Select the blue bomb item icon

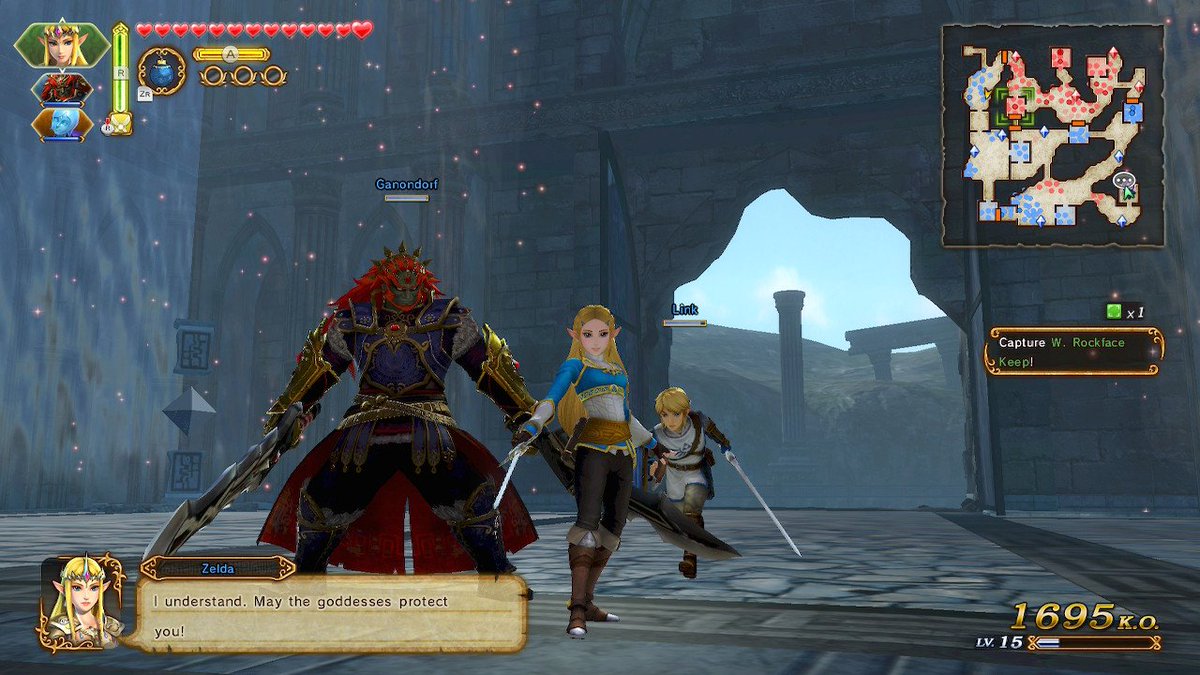[161, 71]
